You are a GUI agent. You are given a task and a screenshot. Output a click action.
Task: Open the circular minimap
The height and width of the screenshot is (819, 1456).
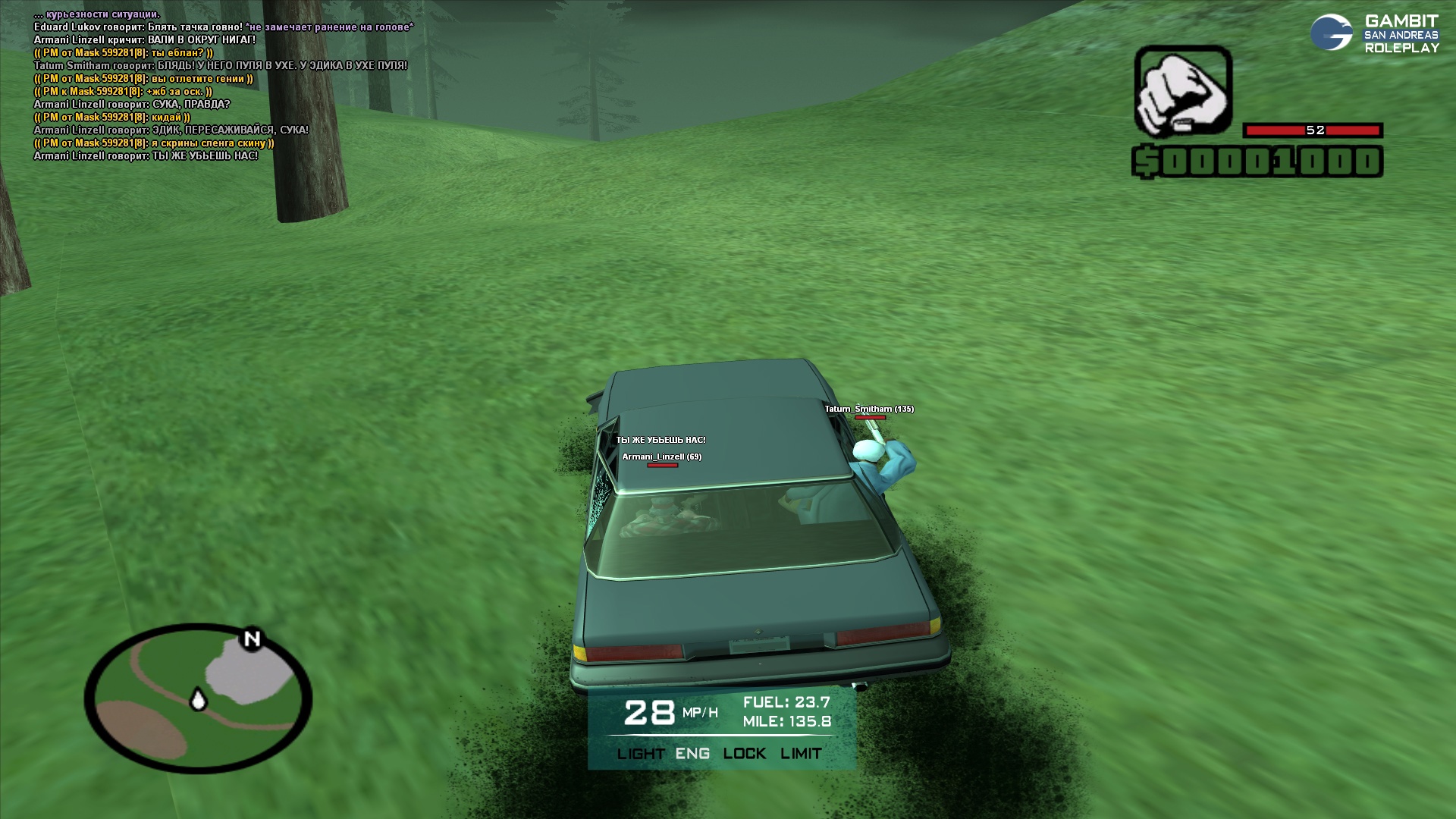[x=198, y=698]
